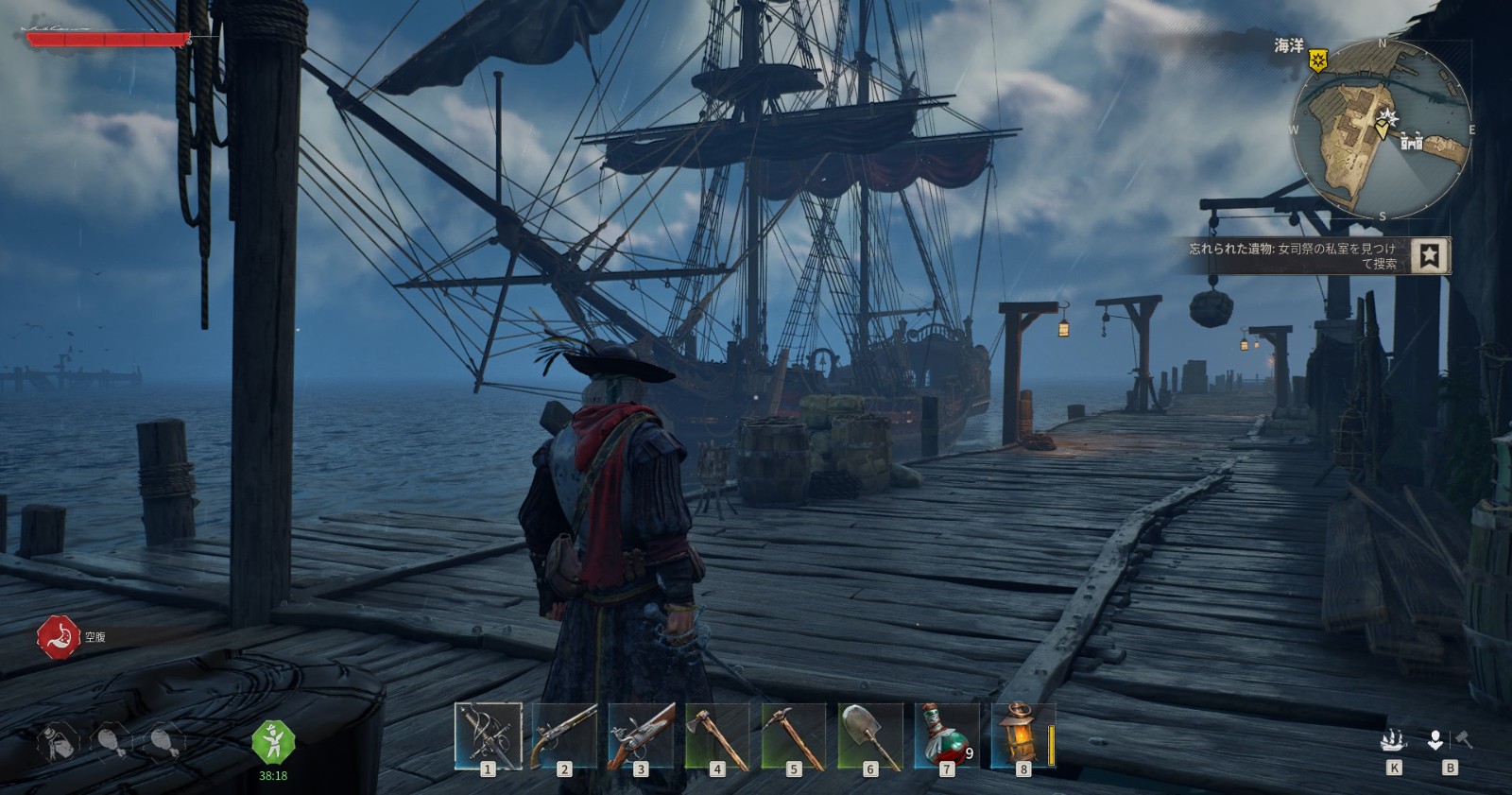Image resolution: width=1512 pixels, height=795 pixels.
Task: Open the ship menu icon
Action: click(1393, 740)
